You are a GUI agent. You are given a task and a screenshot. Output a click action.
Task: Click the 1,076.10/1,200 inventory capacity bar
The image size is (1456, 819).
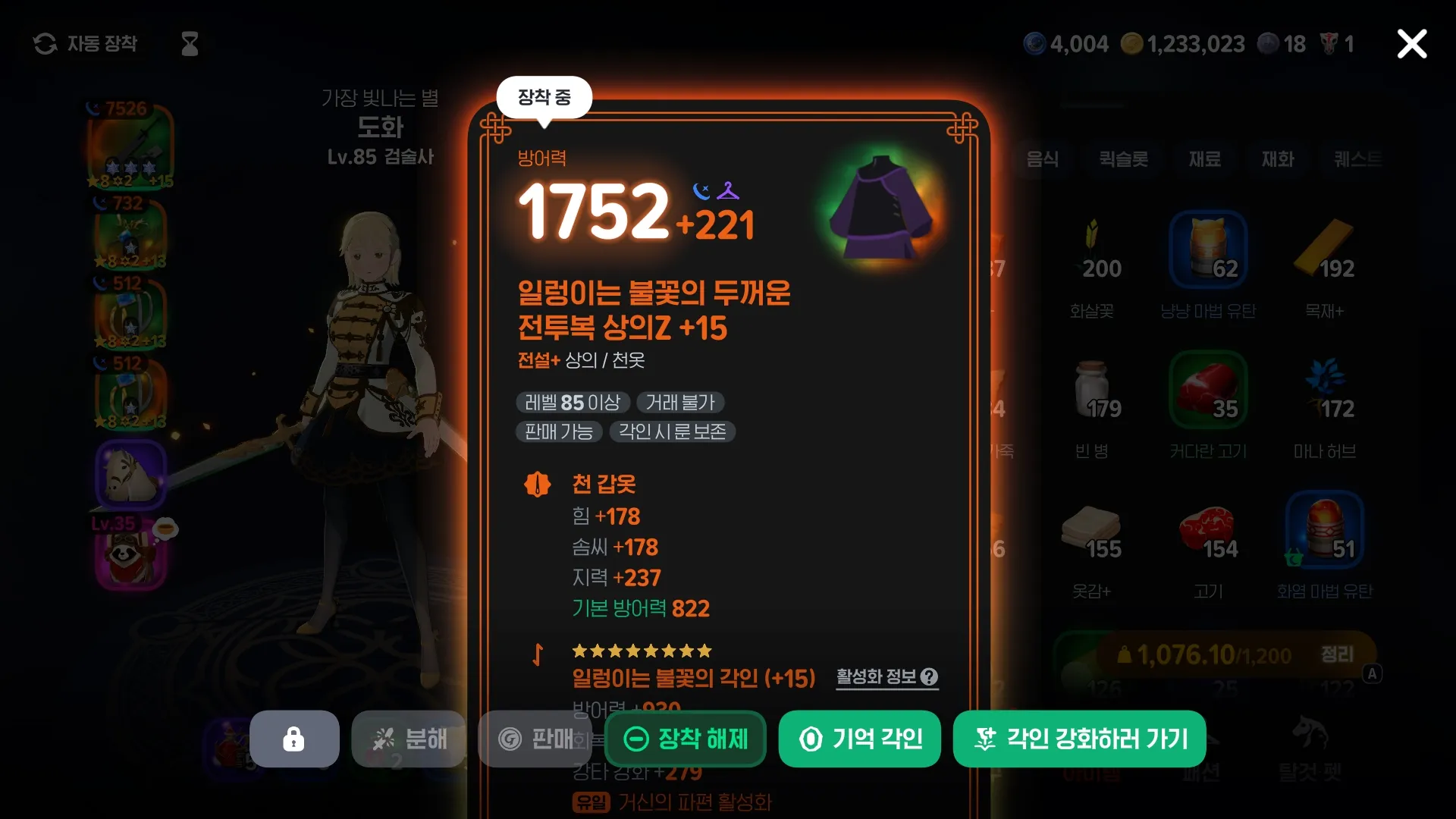(1213, 654)
